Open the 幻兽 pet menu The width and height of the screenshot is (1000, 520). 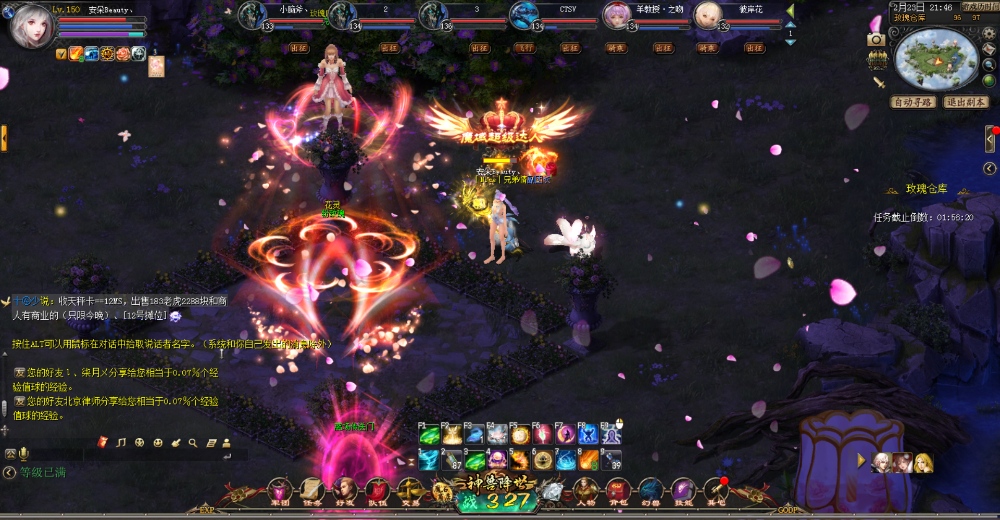[650, 492]
